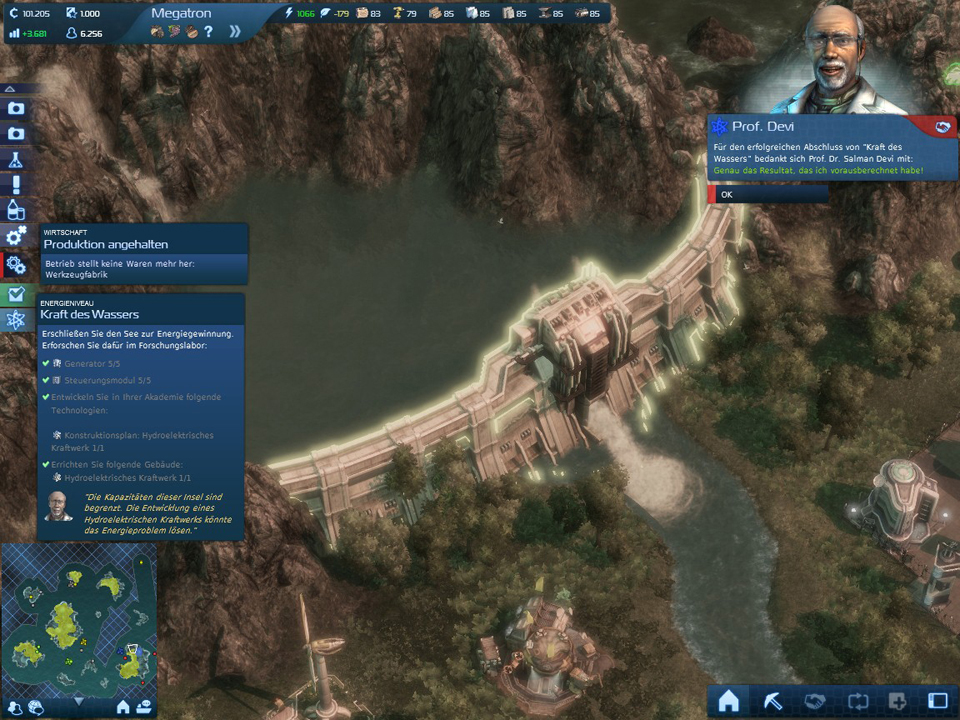Collapse the notification list with the up arrow
960x720 pixels.
pos(11,88)
